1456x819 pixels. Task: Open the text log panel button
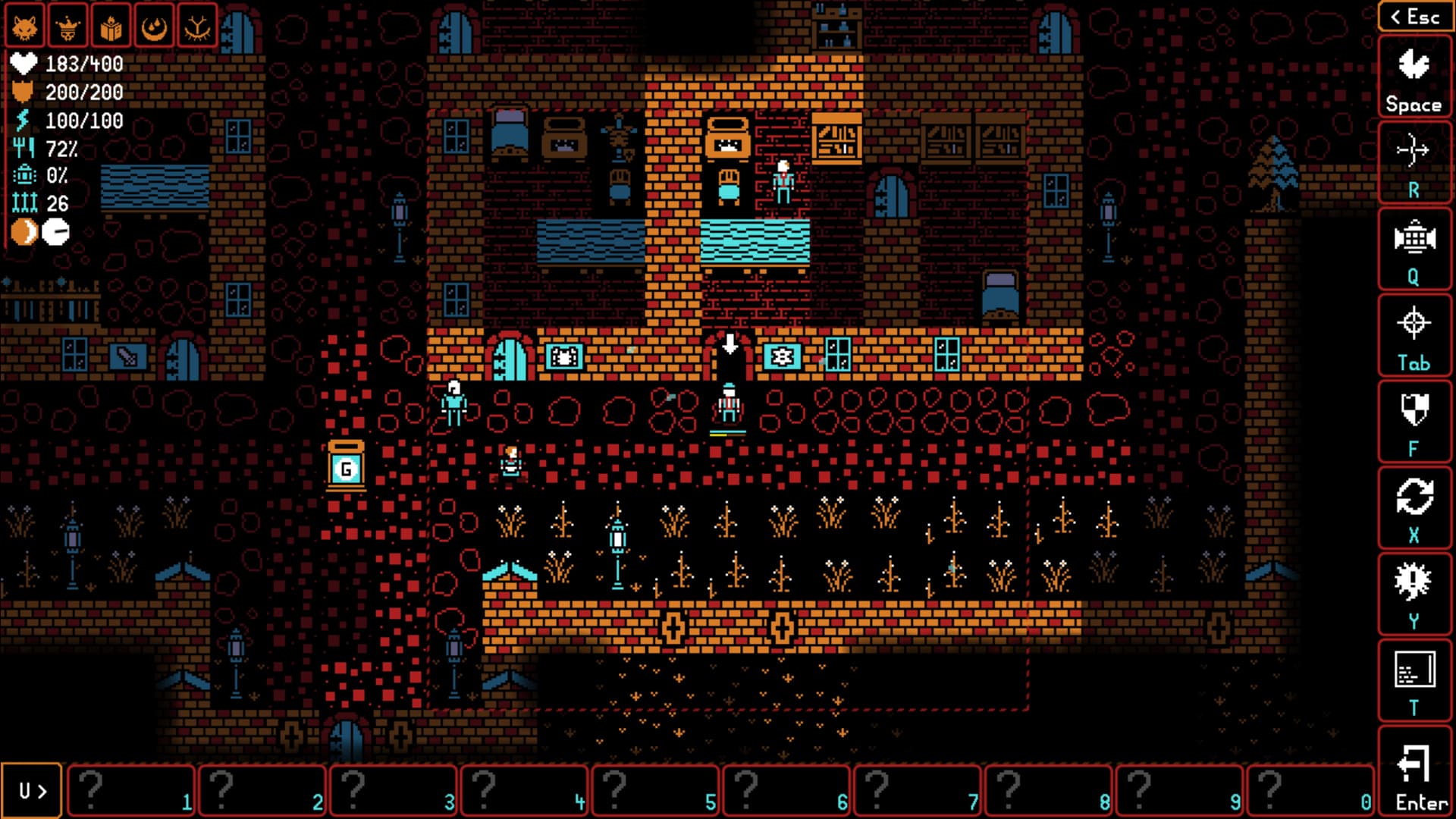coord(1414,681)
